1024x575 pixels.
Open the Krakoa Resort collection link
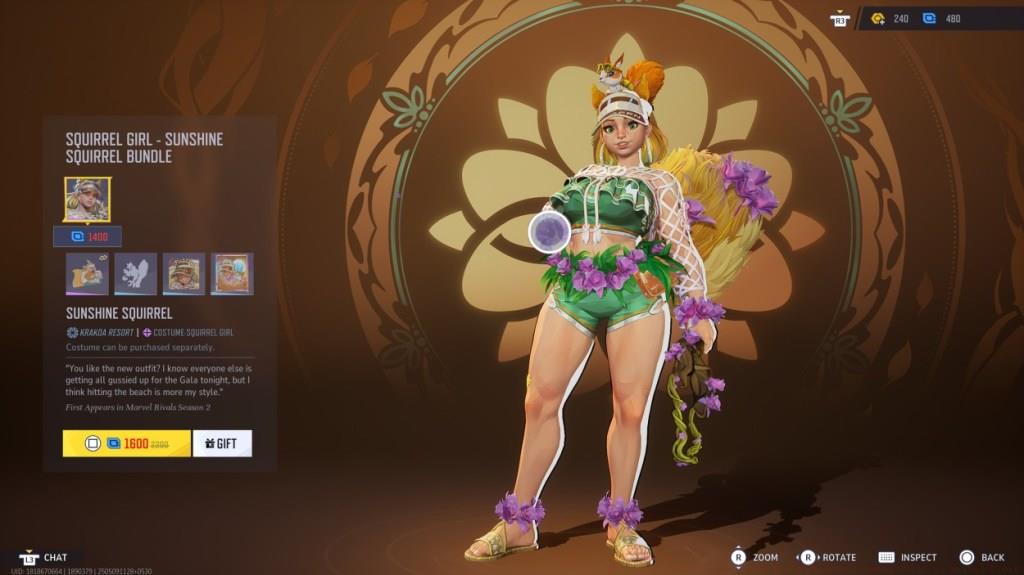98,332
